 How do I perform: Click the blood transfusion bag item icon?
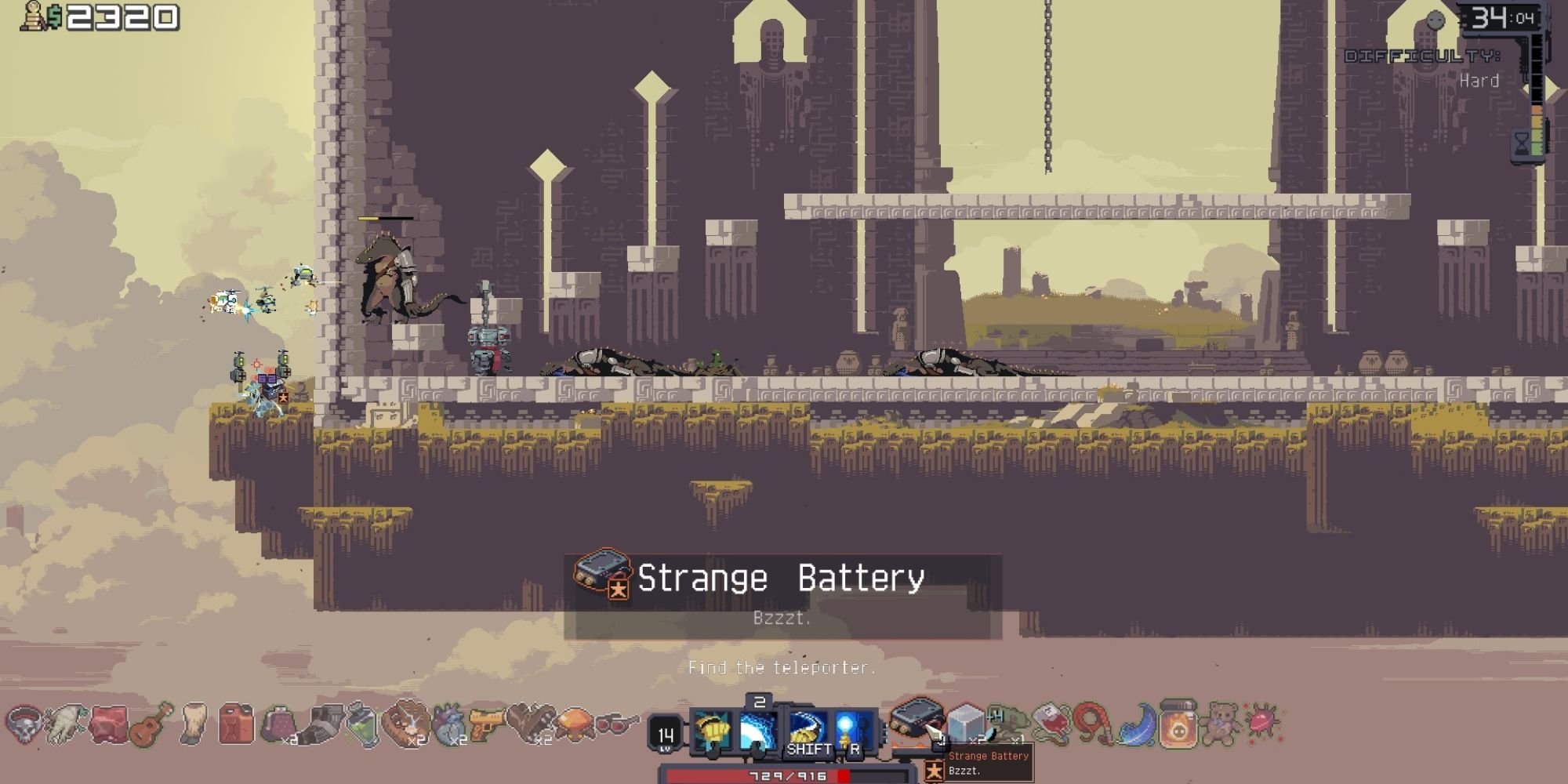1051,721
